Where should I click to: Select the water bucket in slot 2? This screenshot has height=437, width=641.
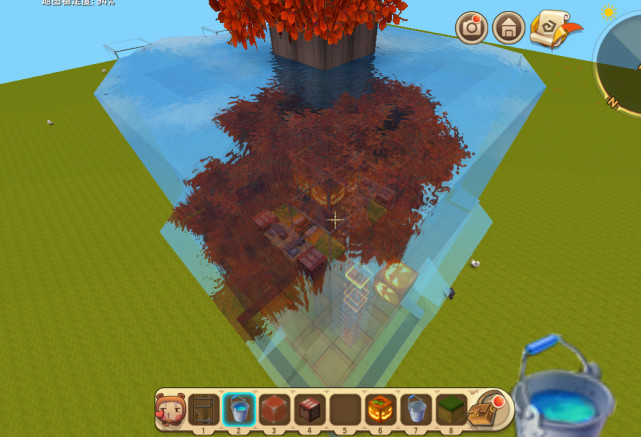[239, 409]
